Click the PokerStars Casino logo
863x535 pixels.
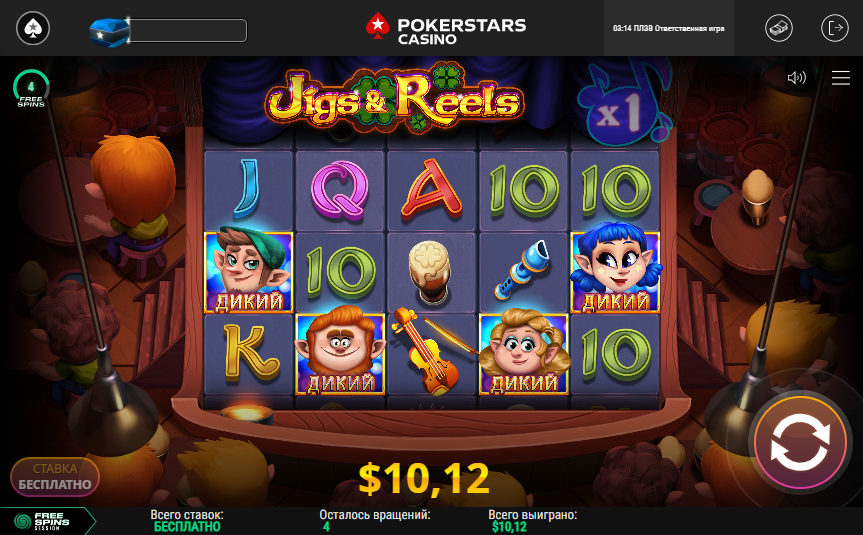click(x=445, y=28)
